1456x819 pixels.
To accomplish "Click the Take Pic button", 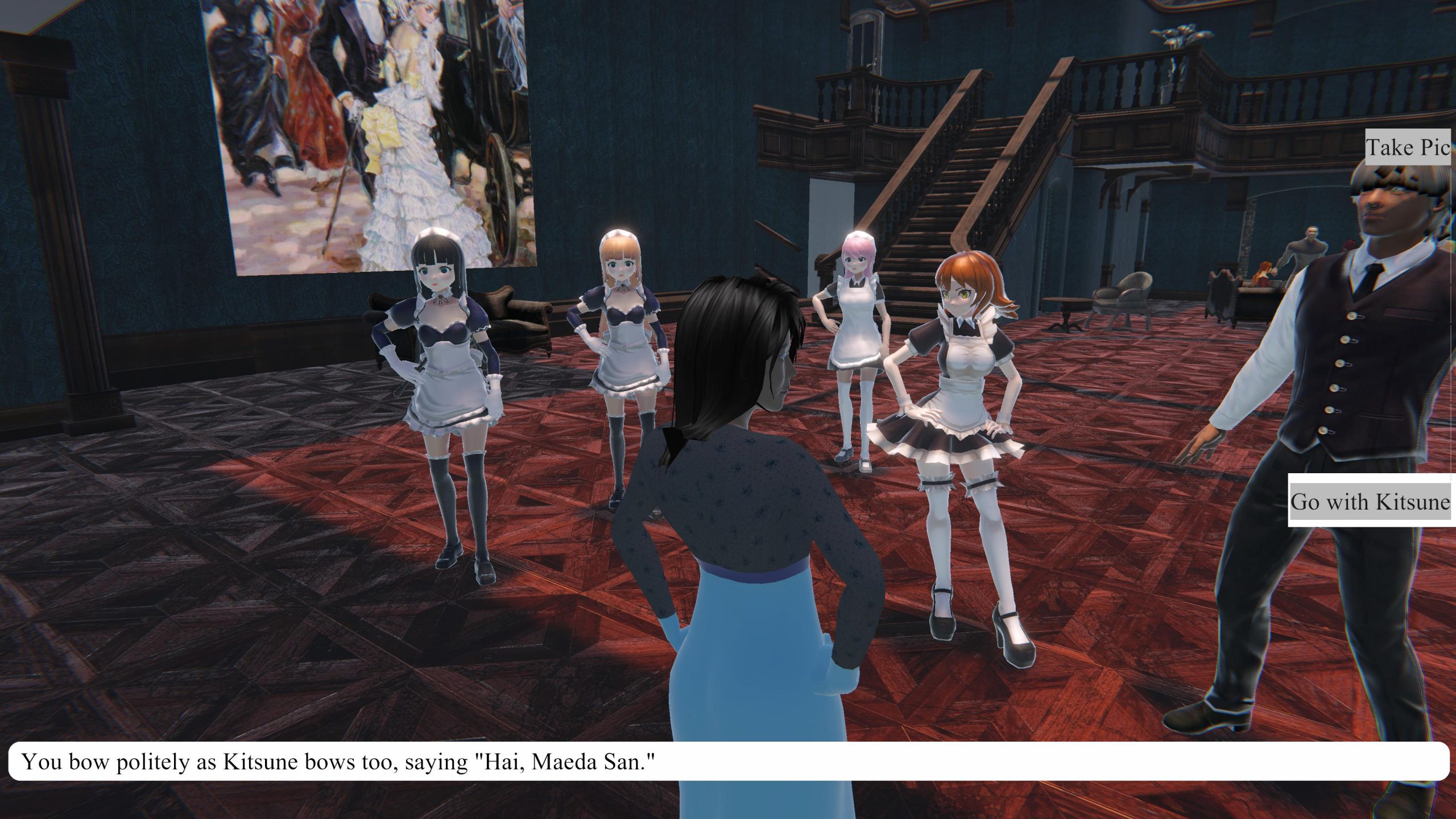I will pyautogui.click(x=1408, y=147).
